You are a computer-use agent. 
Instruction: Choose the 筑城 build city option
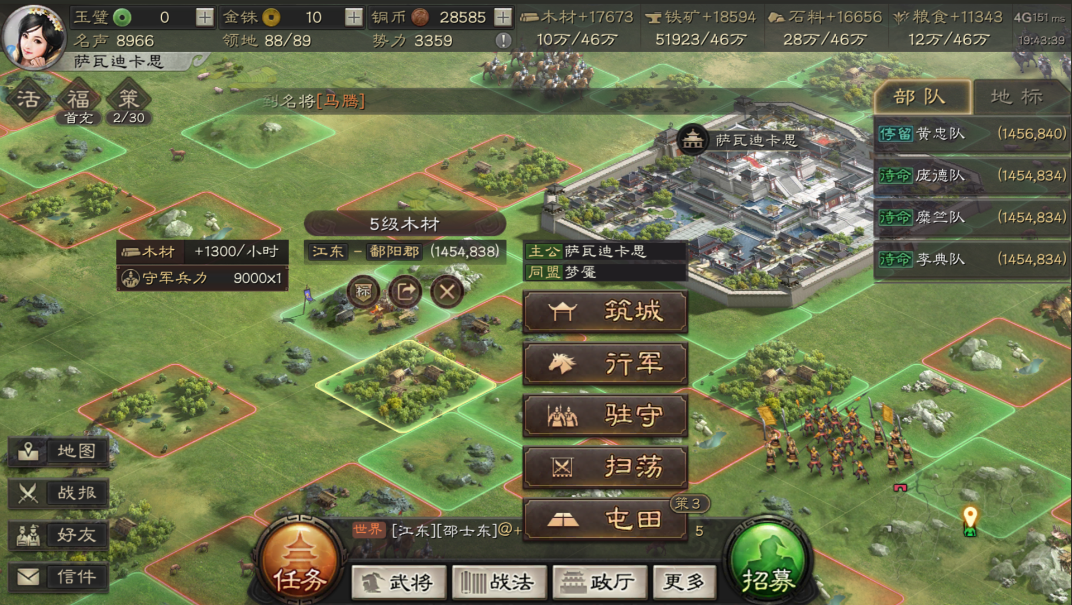pyautogui.click(x=605, y=312)
